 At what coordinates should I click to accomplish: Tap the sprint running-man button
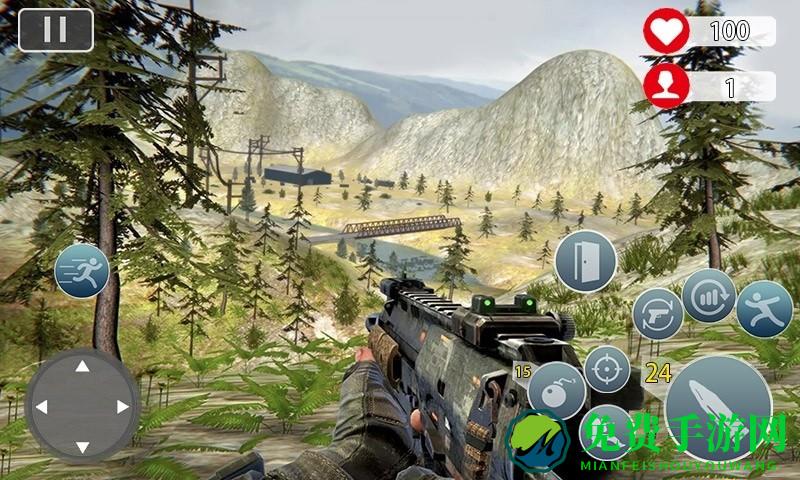(82, 271)
